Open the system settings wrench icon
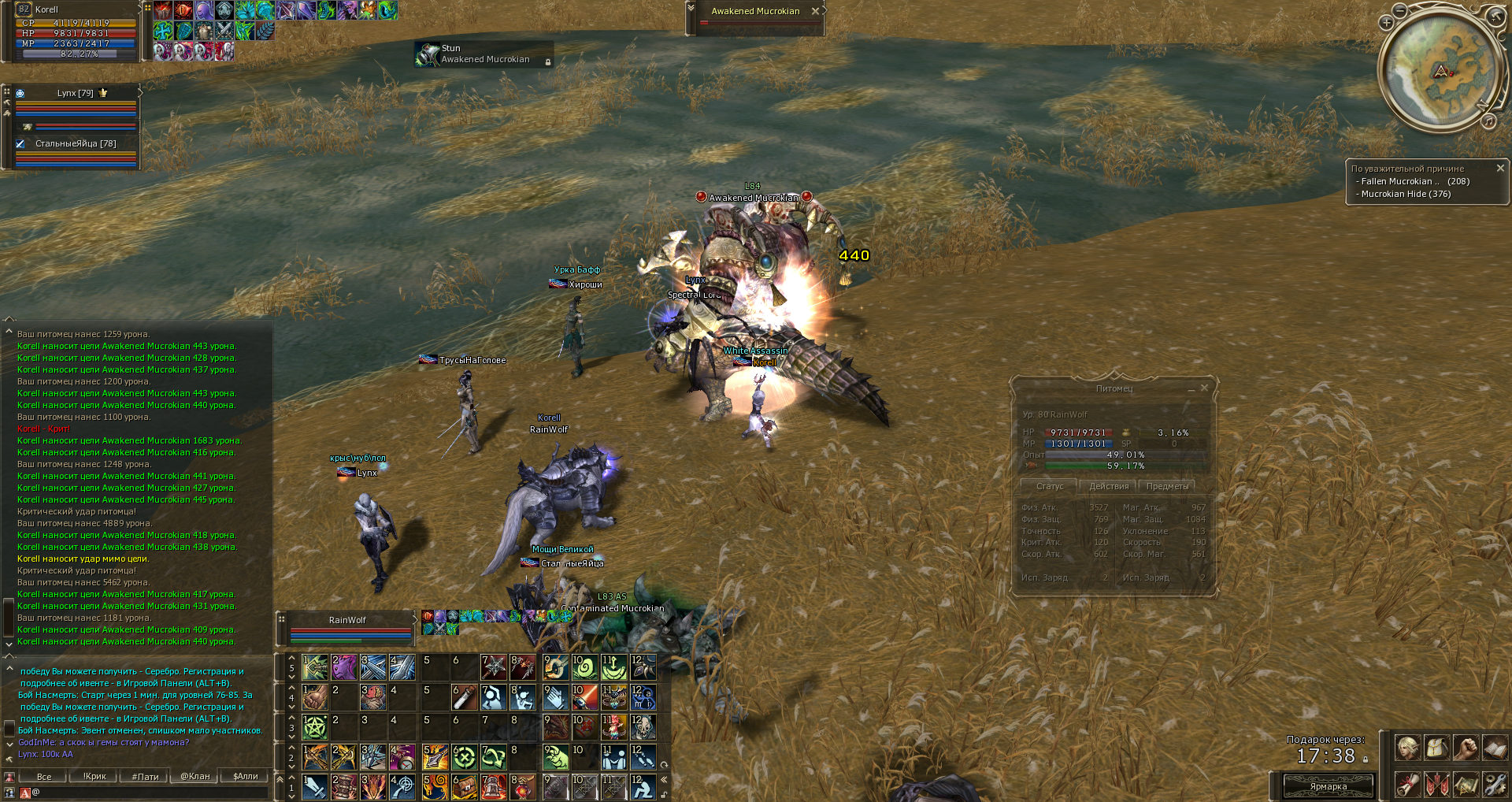The image size is (1512, 802). pyautogui.click(x=1495, y=785)
